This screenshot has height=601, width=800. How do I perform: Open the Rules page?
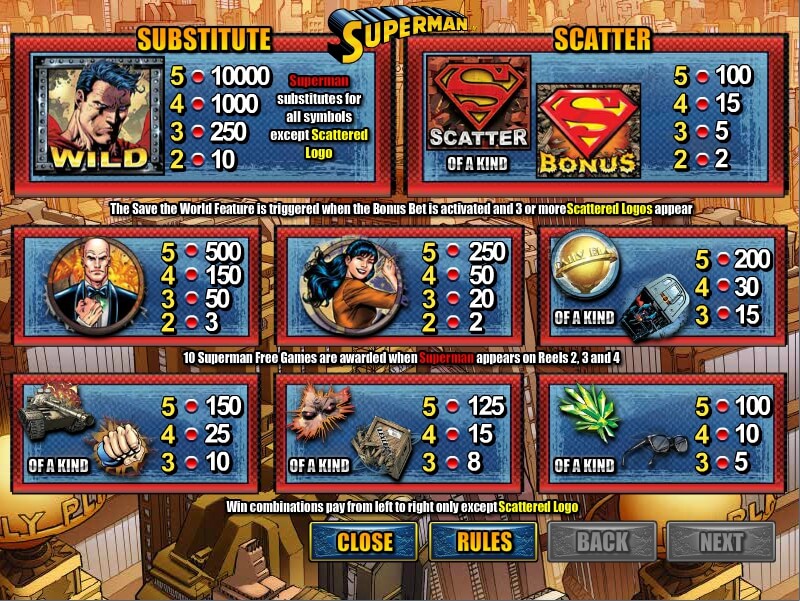pos(484,542)
